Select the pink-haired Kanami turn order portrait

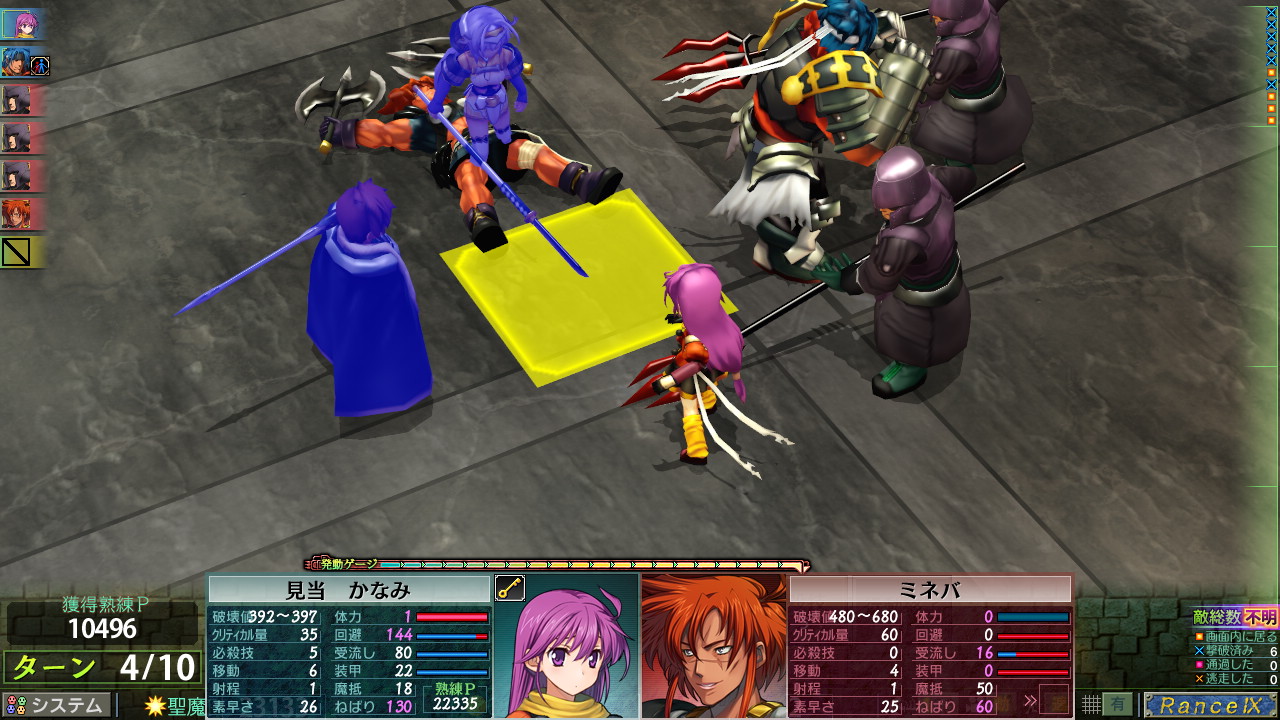pyautogui.click(x=22, y=24)
